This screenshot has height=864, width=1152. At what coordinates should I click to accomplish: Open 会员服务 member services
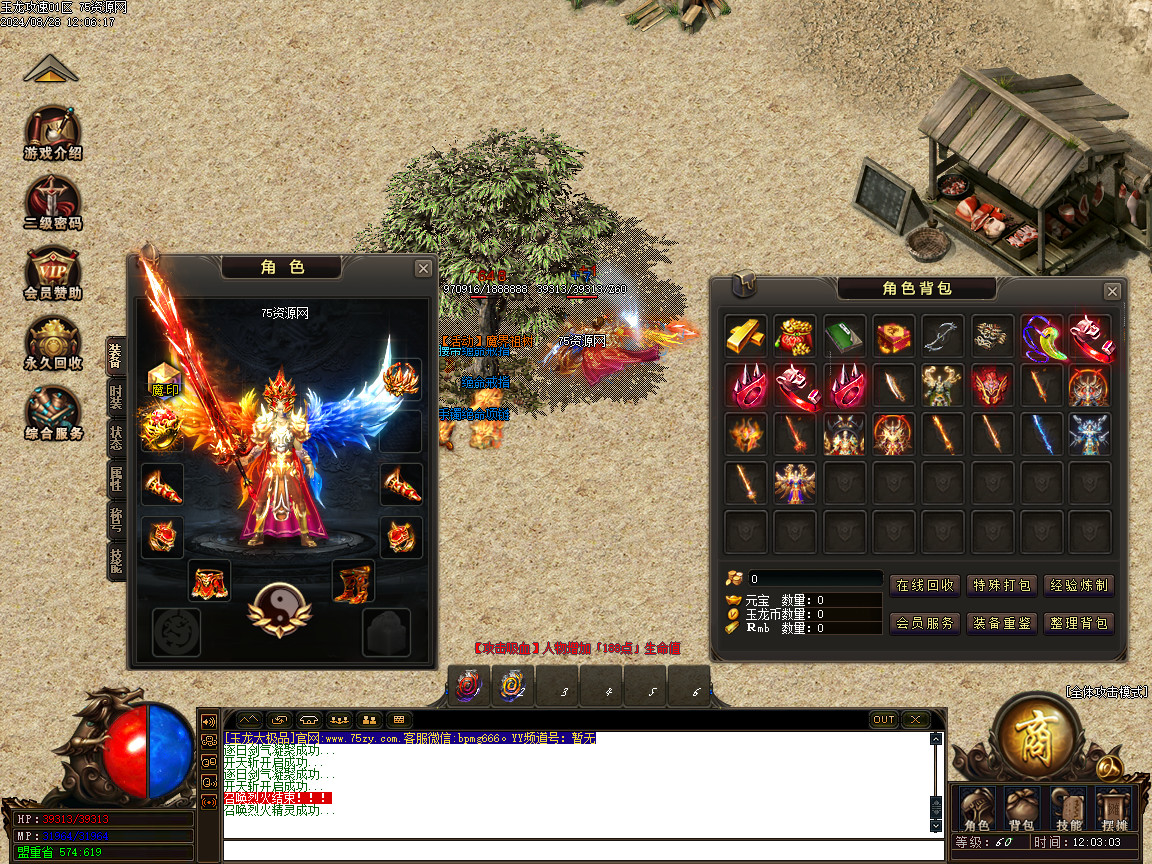point(925,623)
